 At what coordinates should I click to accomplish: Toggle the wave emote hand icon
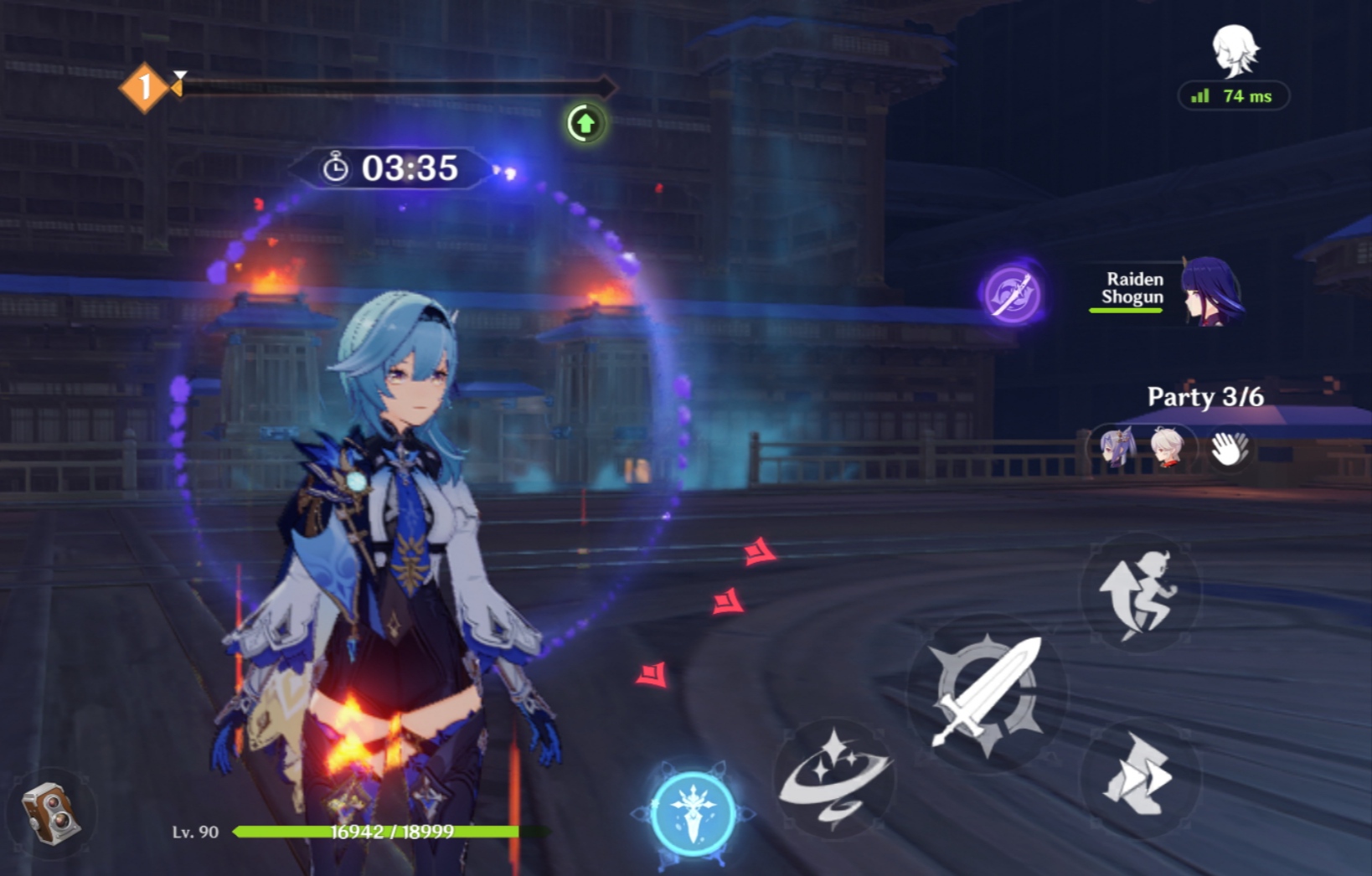coord(1230,450)
